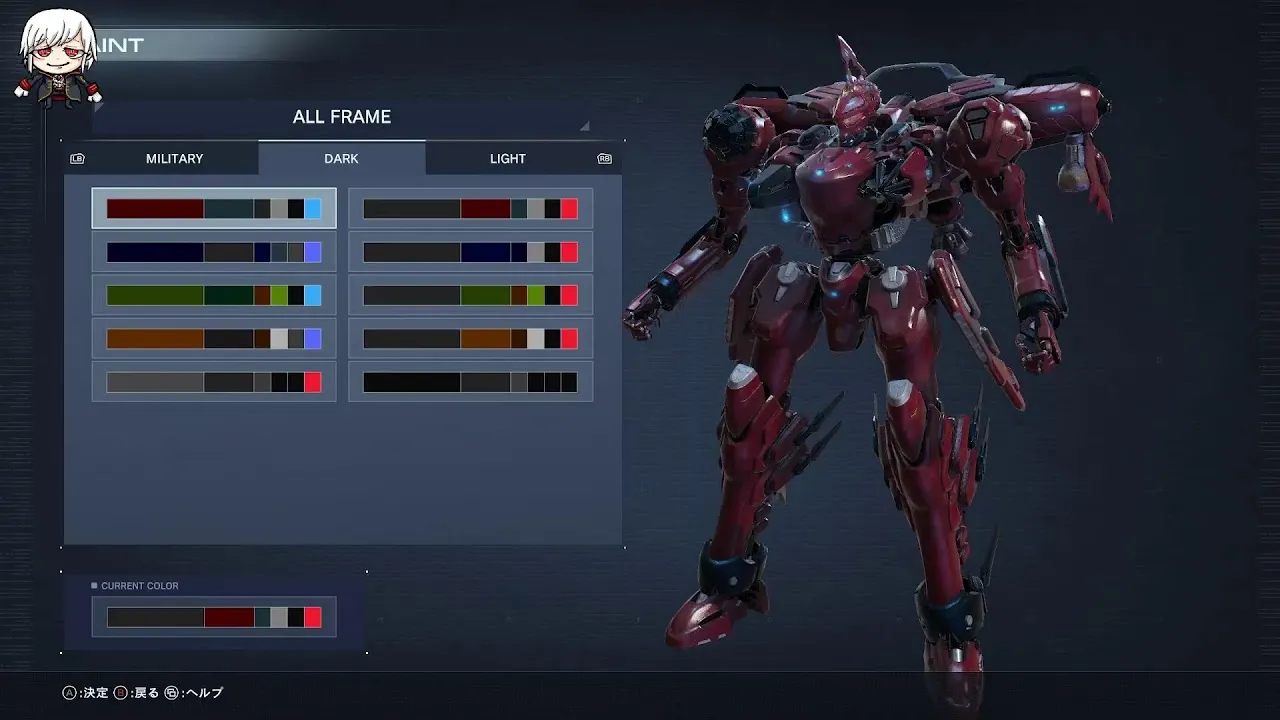Pick the navy preset with purple accent
Screen dimensions: 1280x720
(x=214, y=252)
